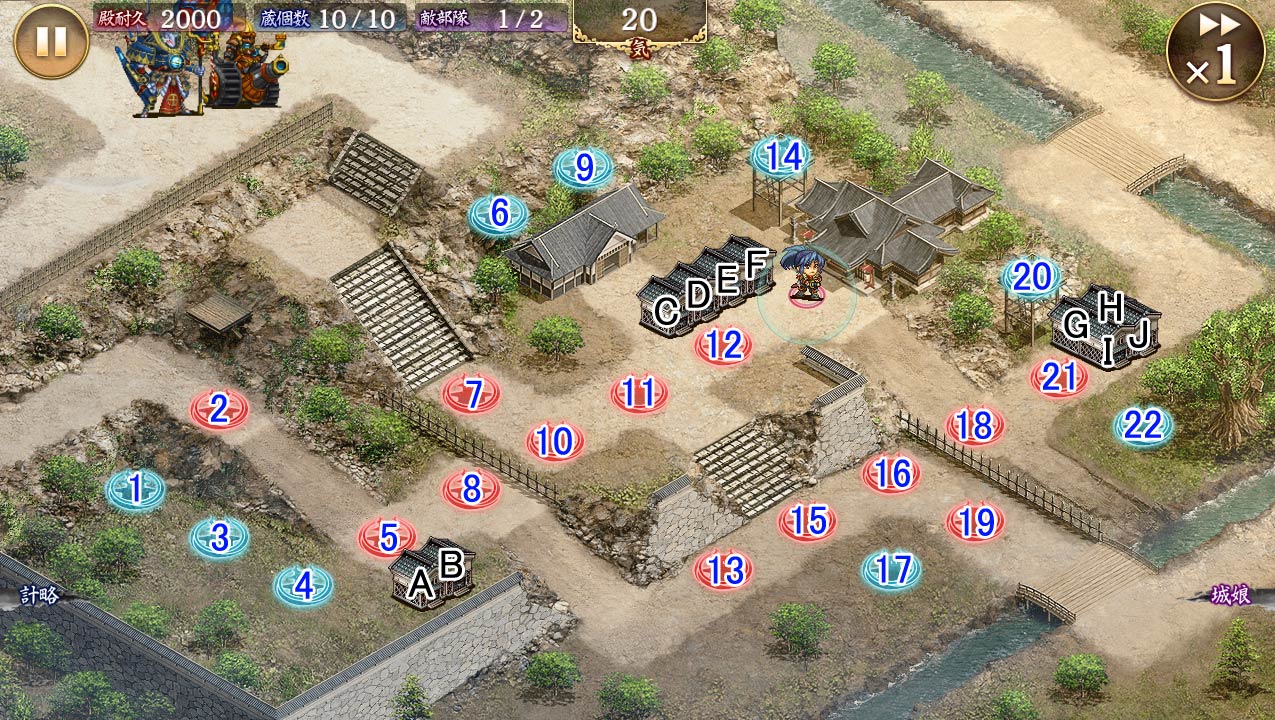The height and width of the screenshot is (720, 1275).
Task: Choose red placement marker 2
Action: [x=219, y=409]
